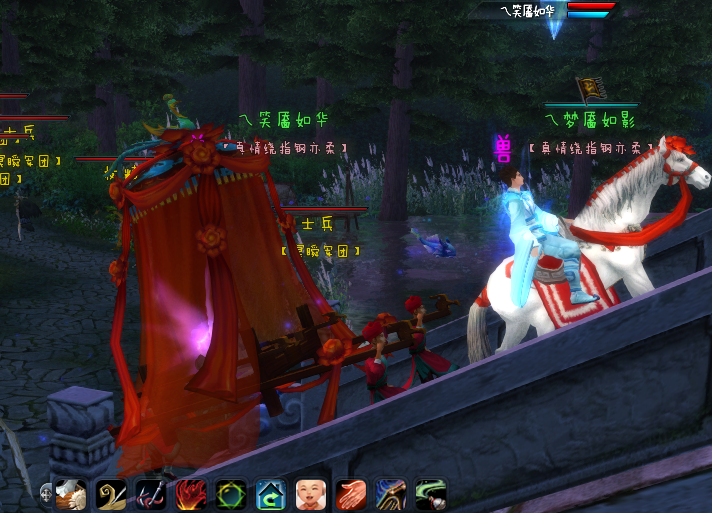
Task: Cast the red flame skill
Action: point(191,494)
